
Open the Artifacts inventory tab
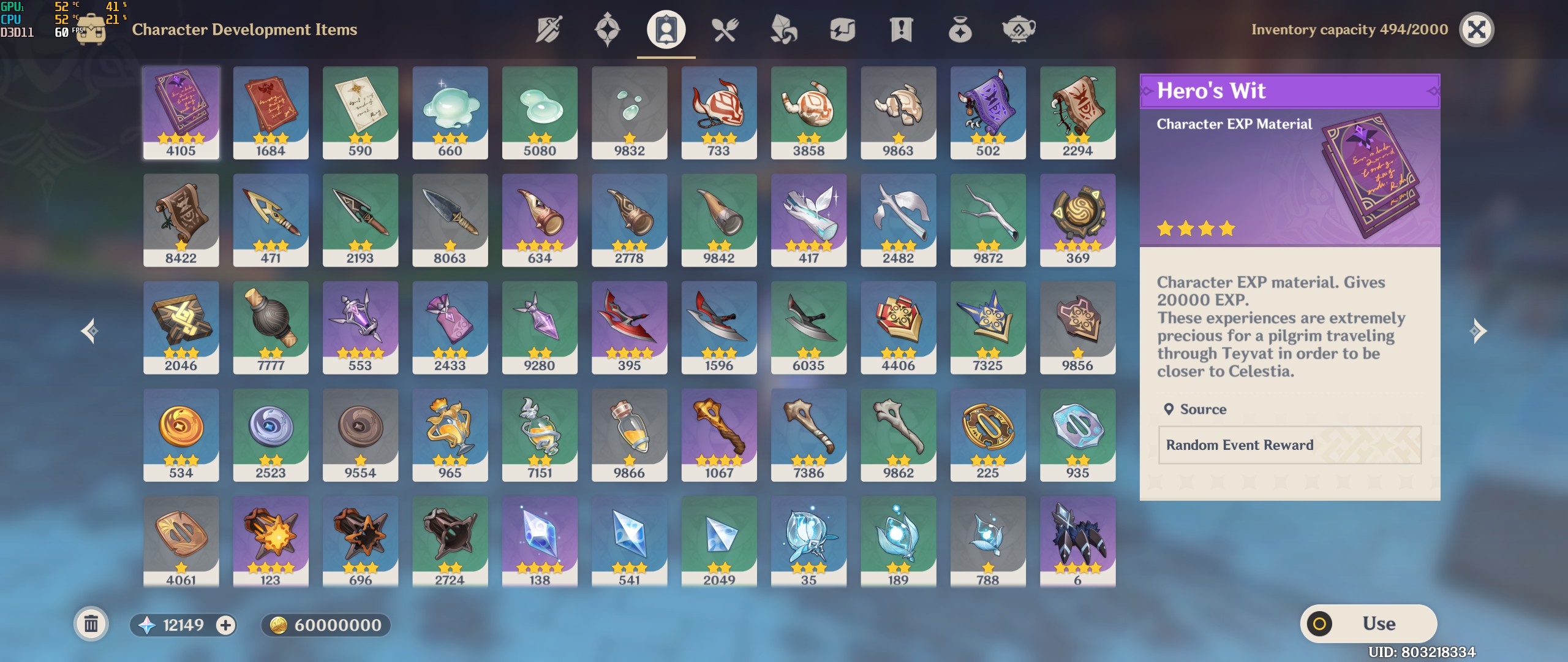(605, 29)
